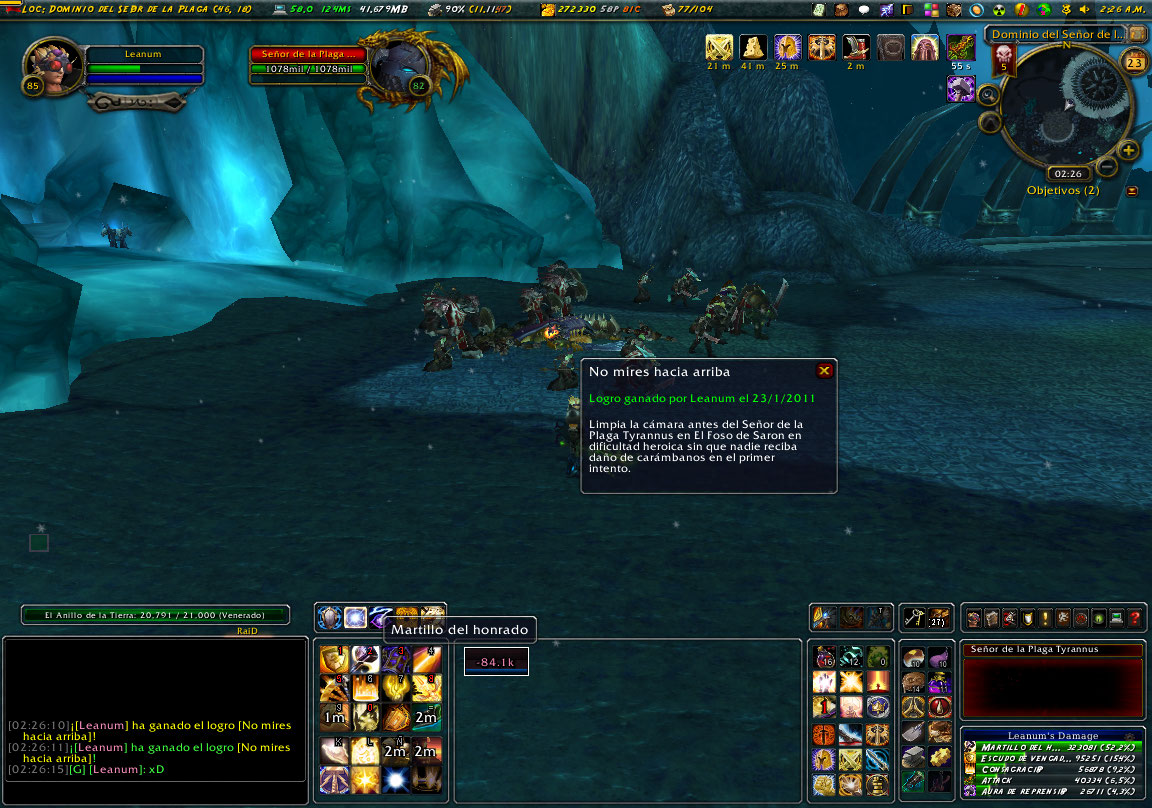
Task: Open the minimap tracking magnifier button
Action: click(988, 96)
